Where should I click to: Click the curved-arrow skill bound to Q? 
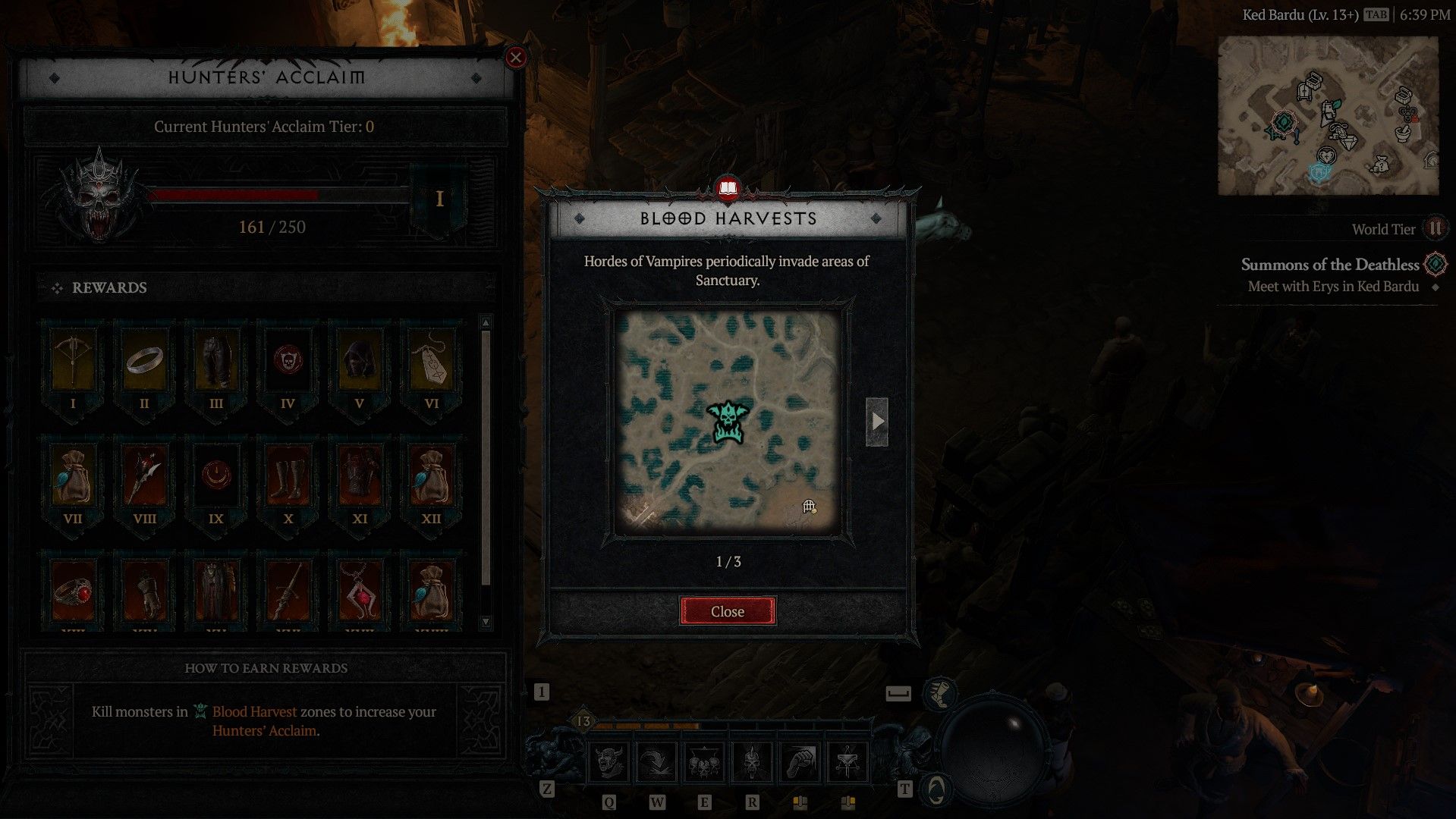point(657,762)
